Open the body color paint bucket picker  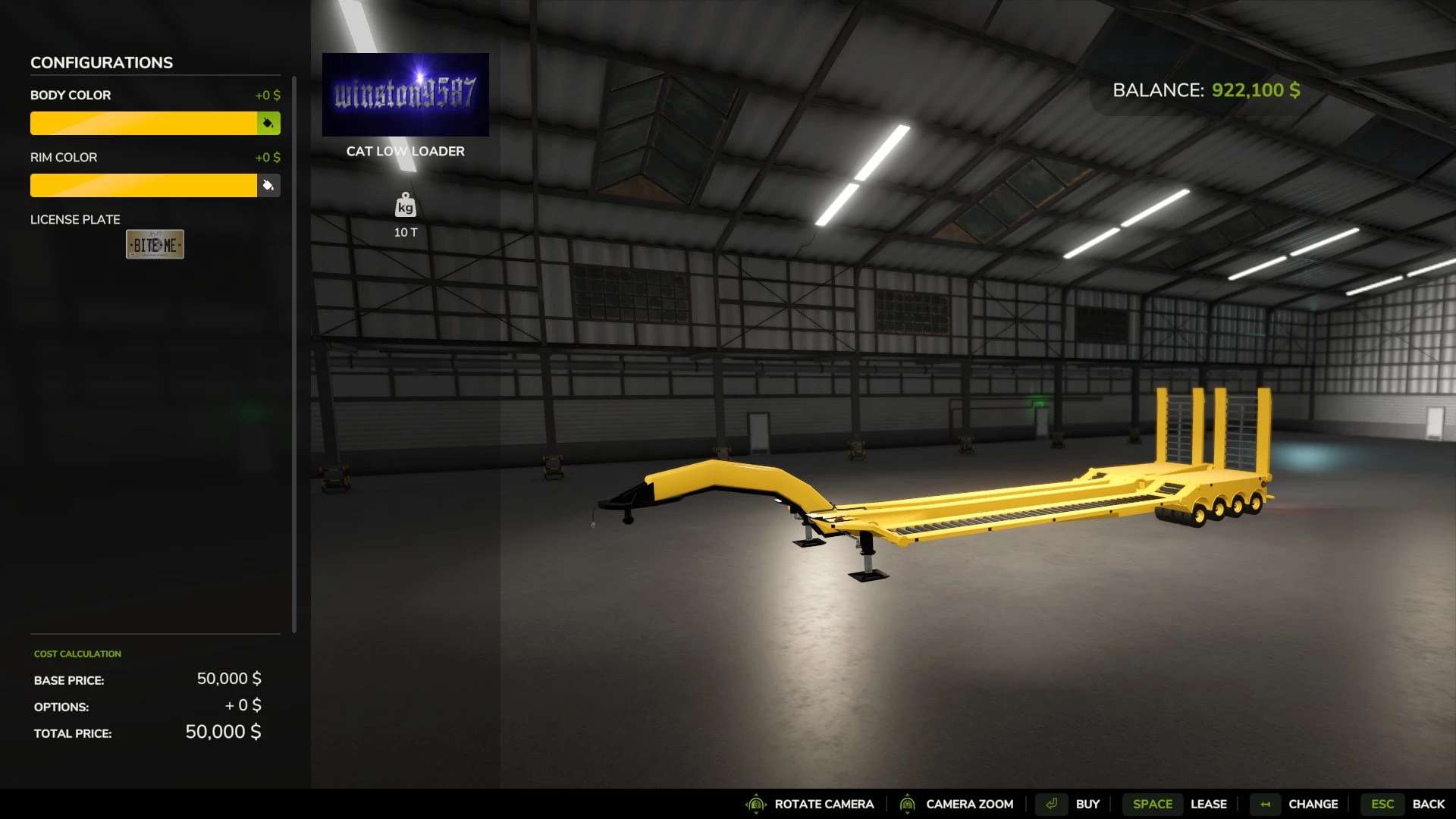(269, 123)
